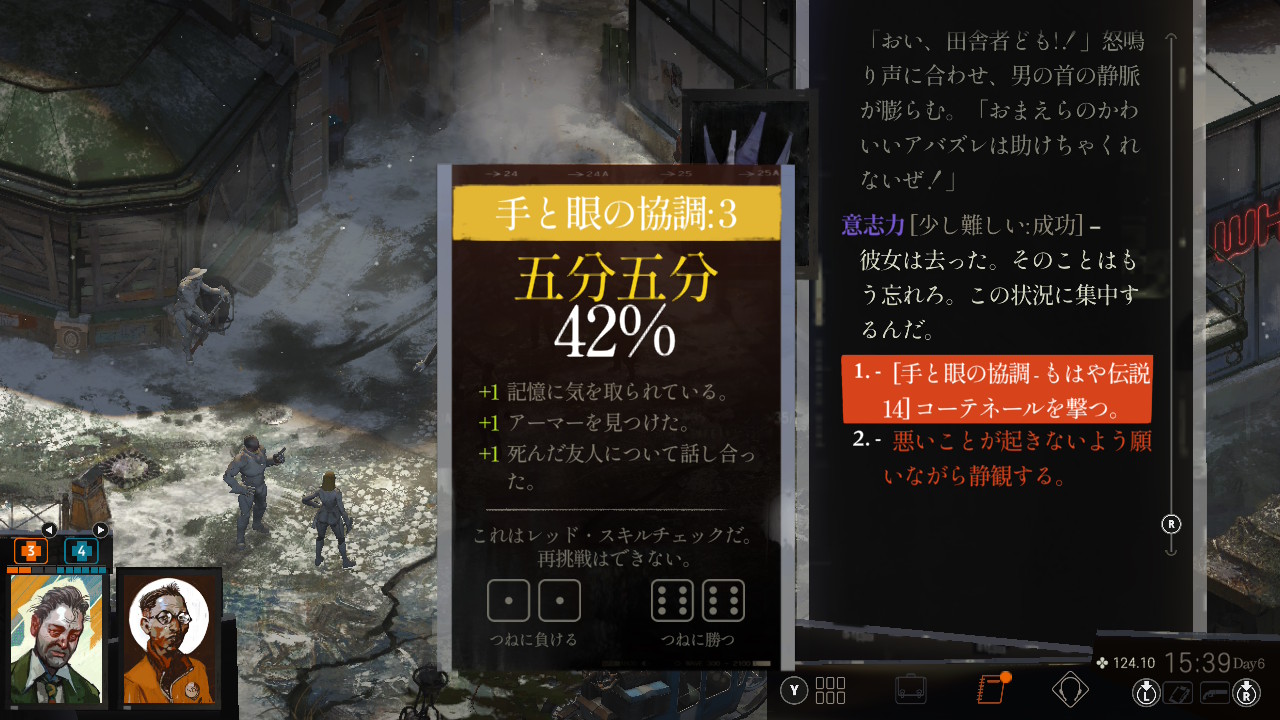Use the orange health healing cross
This screenshot has height=720, width=1280.
click(x=31, y=550)
